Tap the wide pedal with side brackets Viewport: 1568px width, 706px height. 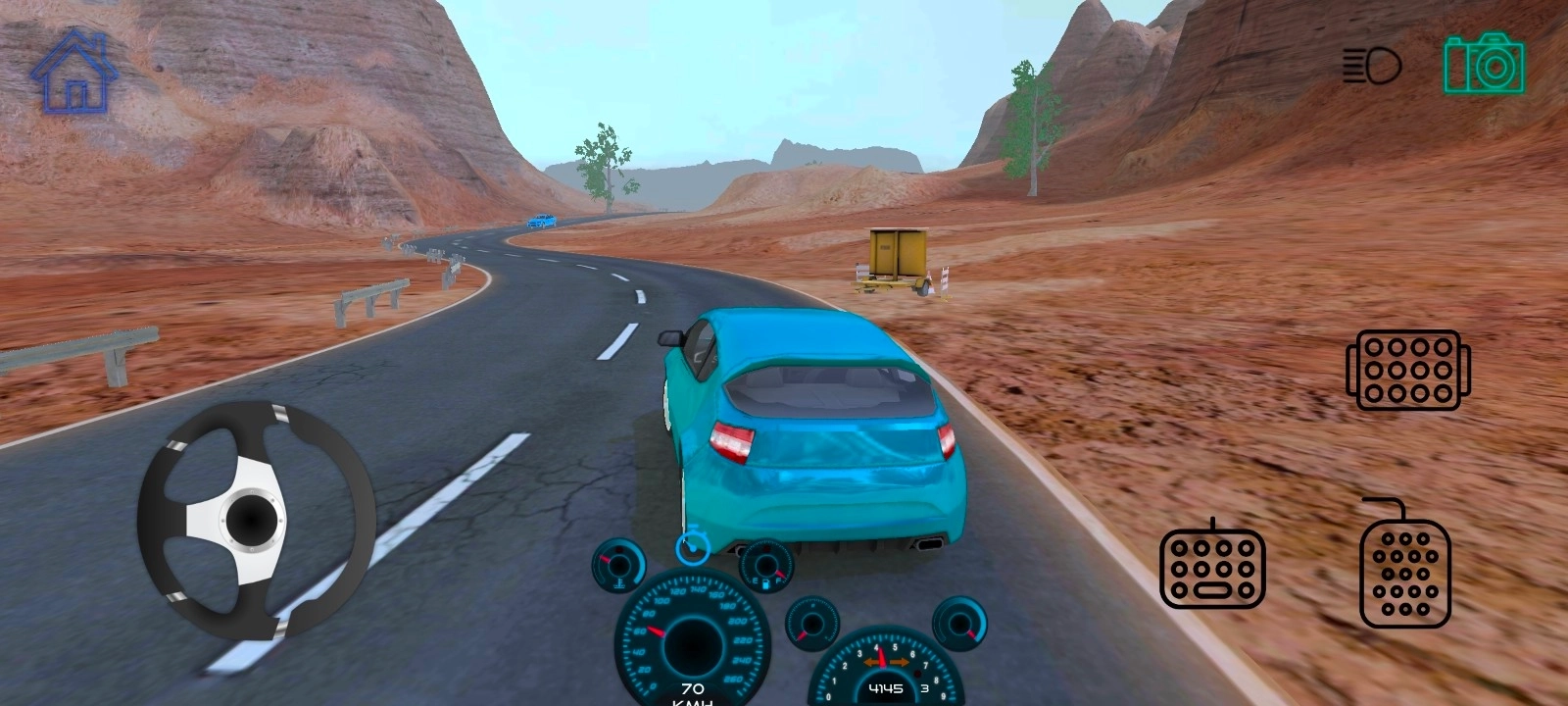click(x=1408, y=370)
